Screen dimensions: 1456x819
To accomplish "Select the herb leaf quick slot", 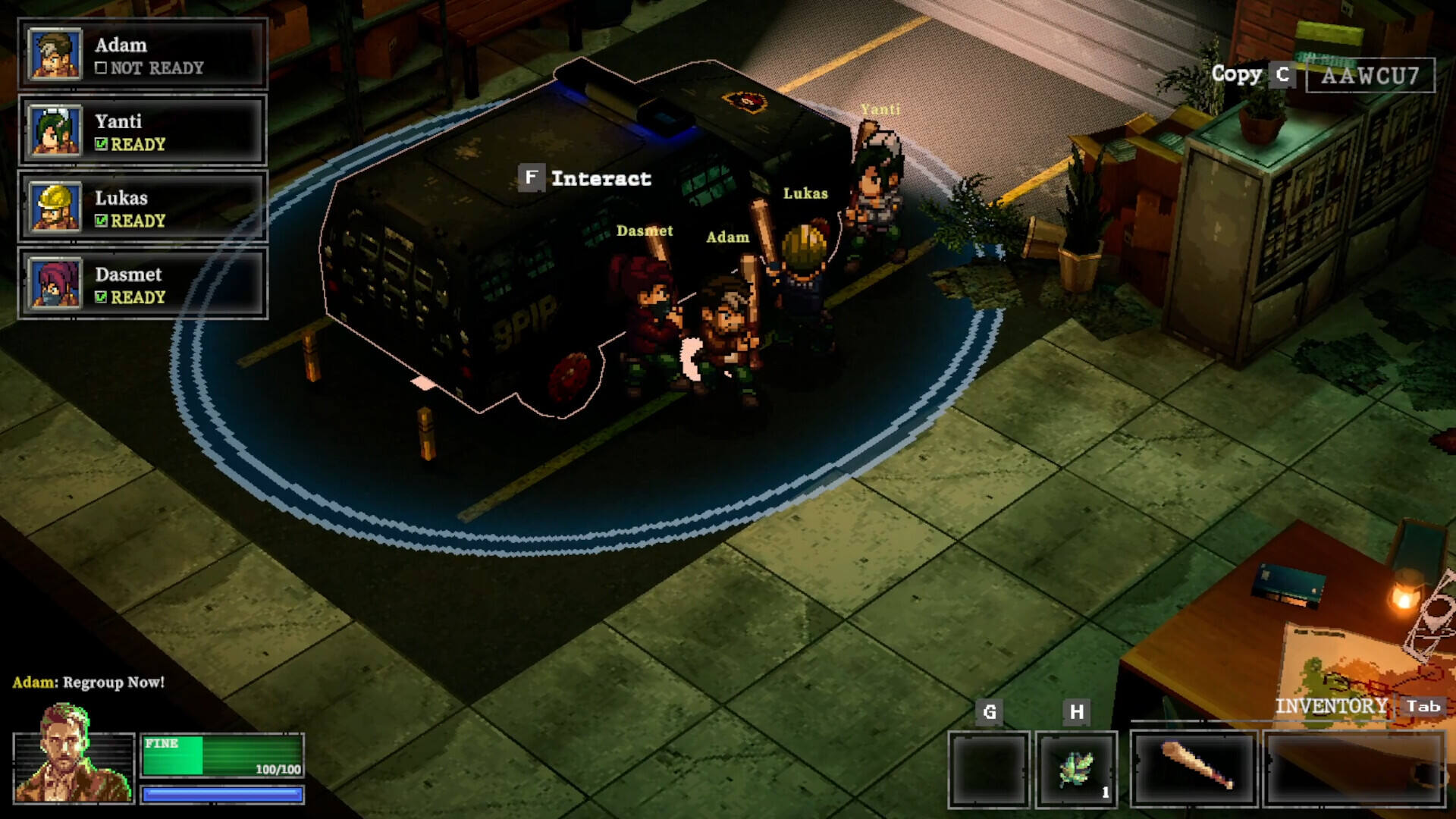I will [1076, 769].
